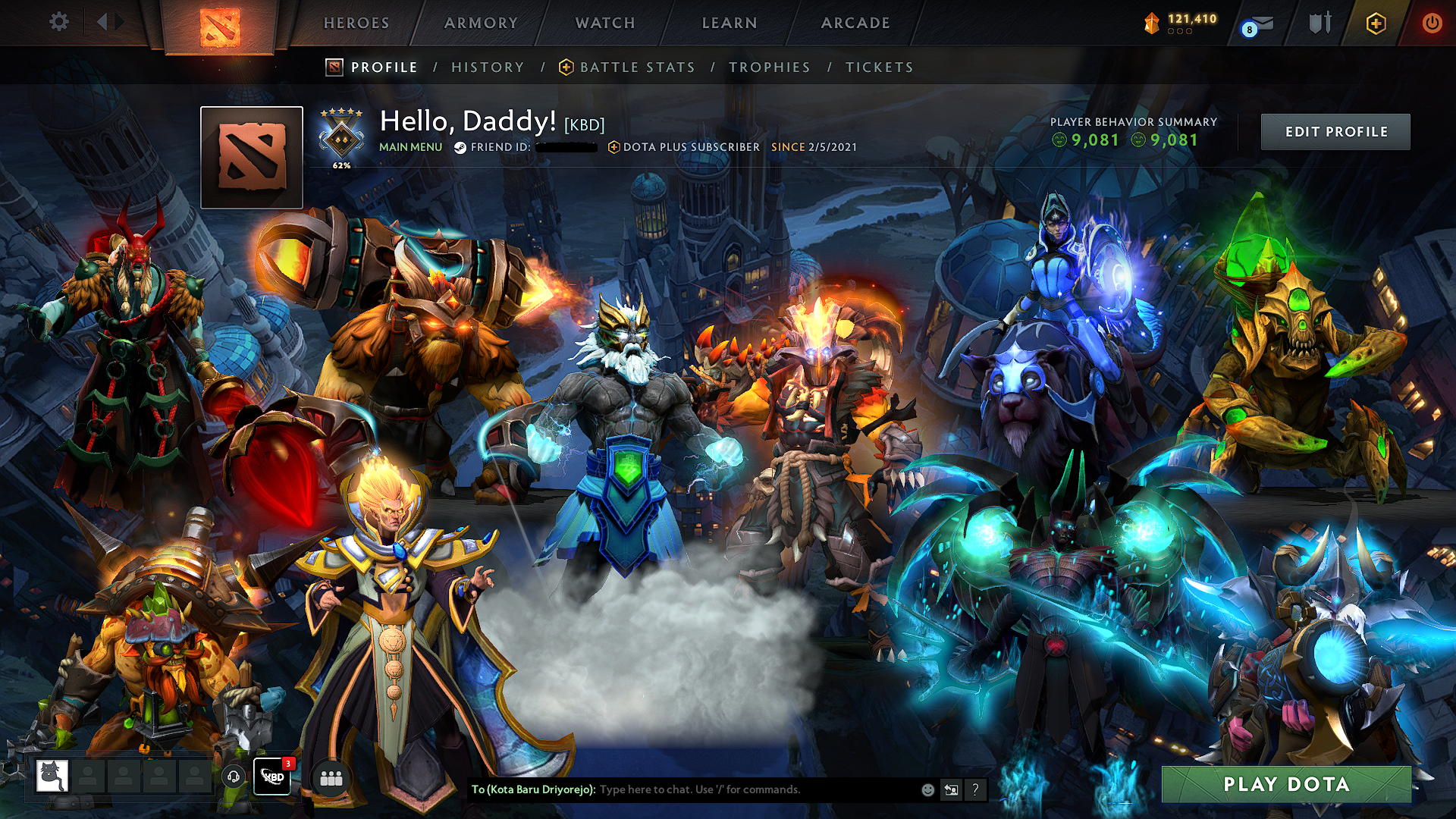Open the Armory menu
The image size is (1456, 819).
(x=481, y=24)
